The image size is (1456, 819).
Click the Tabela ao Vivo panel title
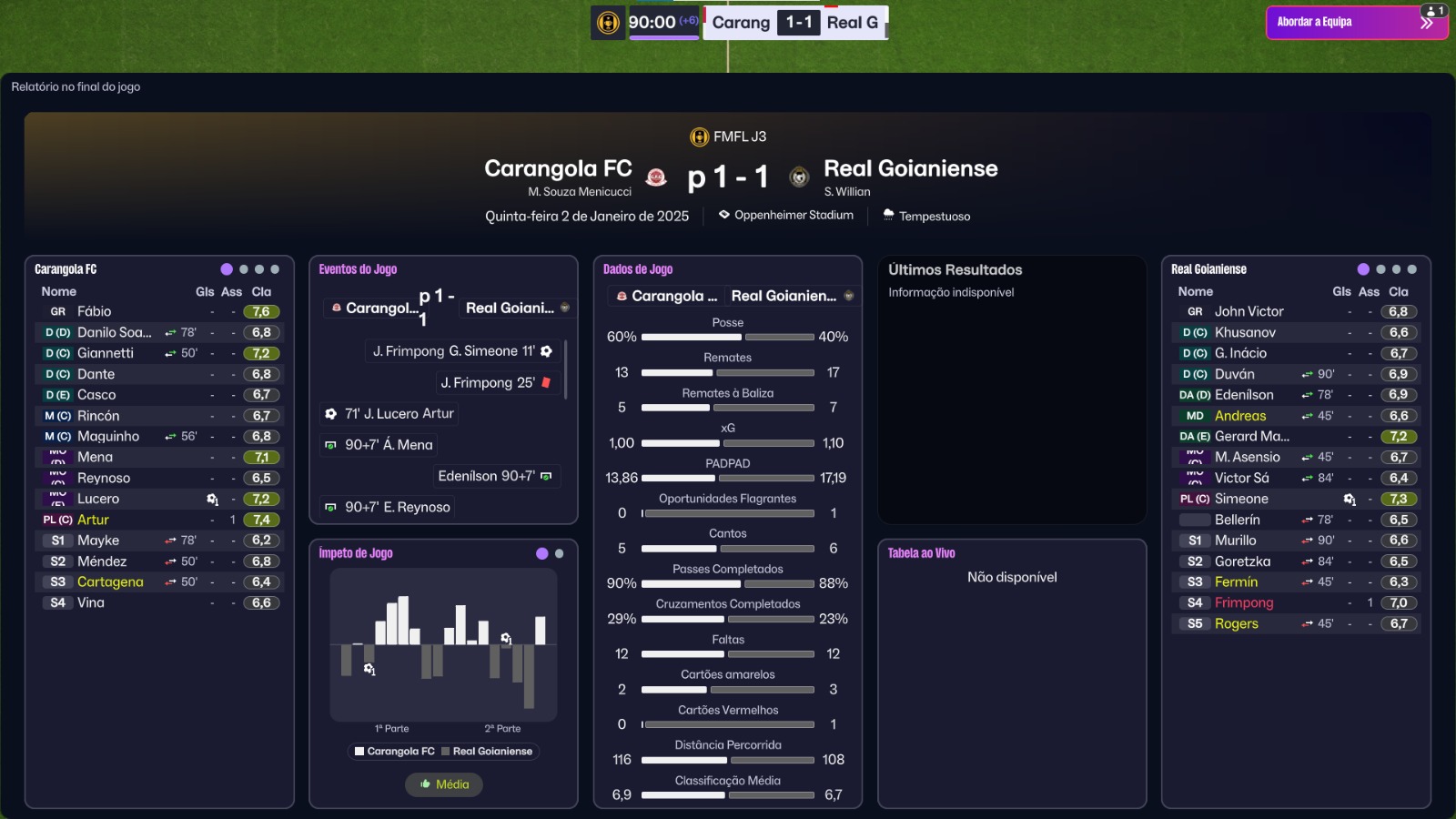click(x=921, y=553)
